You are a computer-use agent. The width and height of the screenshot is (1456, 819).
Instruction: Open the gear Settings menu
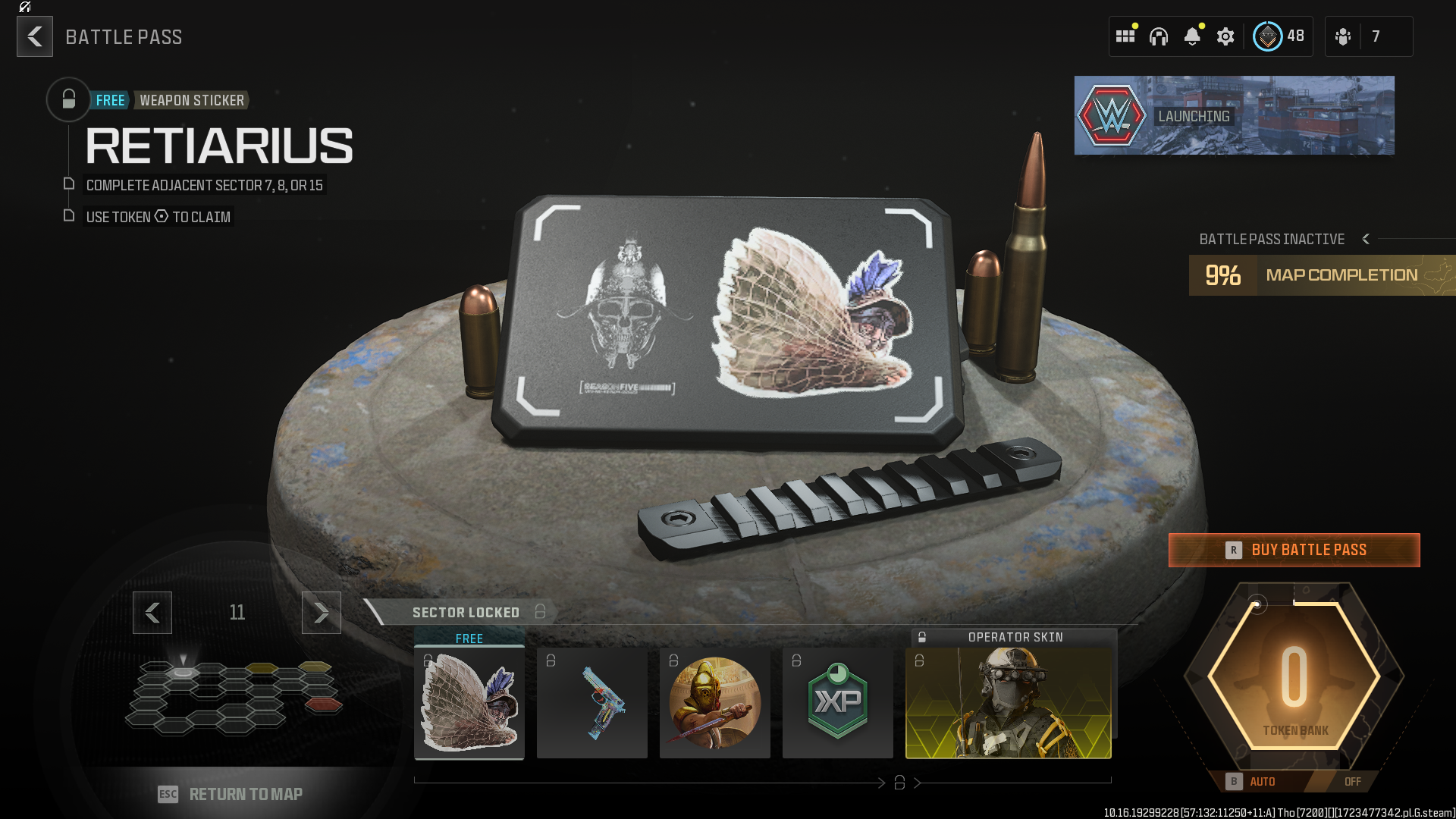point(1225,36)
